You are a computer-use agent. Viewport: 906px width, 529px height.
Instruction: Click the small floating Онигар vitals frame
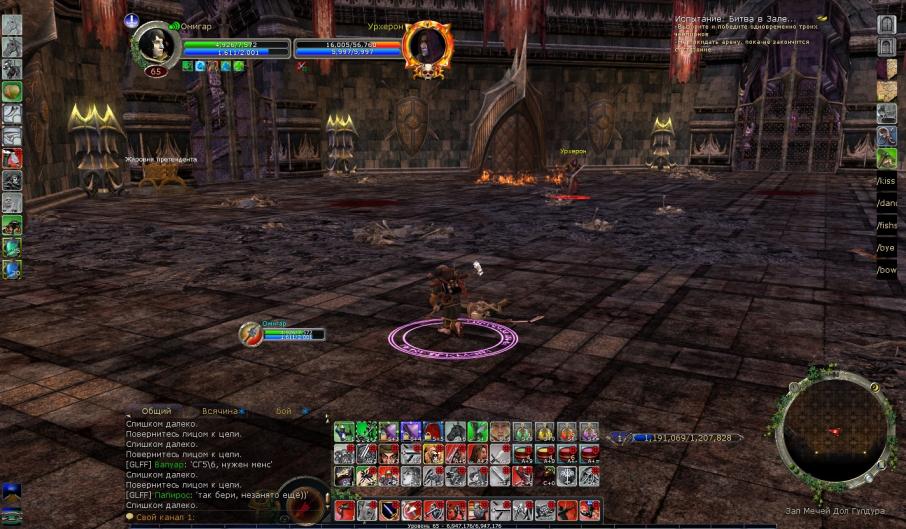(x=283, y=334)
